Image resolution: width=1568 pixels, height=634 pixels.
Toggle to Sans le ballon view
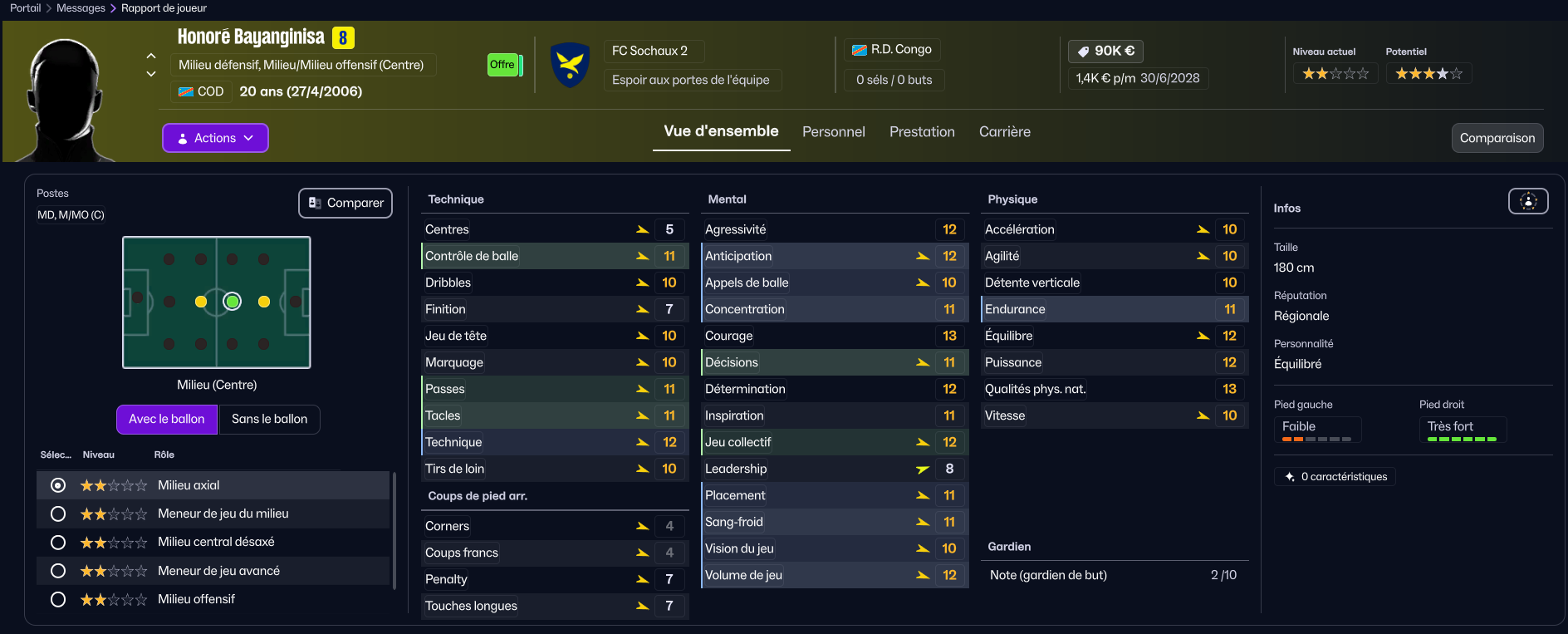point(269,419)
